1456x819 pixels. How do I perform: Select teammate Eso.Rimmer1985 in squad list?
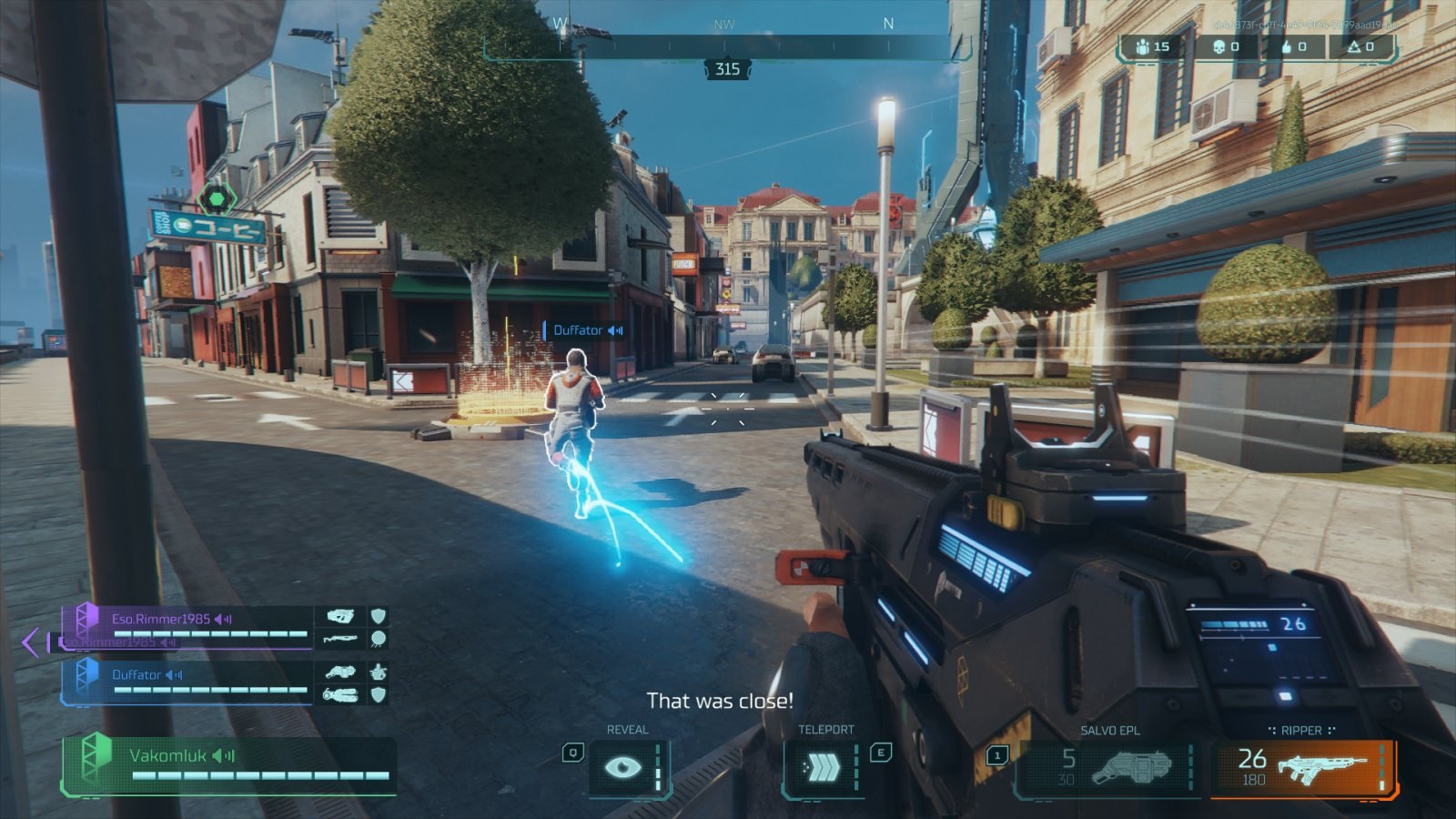coord(187,628)
